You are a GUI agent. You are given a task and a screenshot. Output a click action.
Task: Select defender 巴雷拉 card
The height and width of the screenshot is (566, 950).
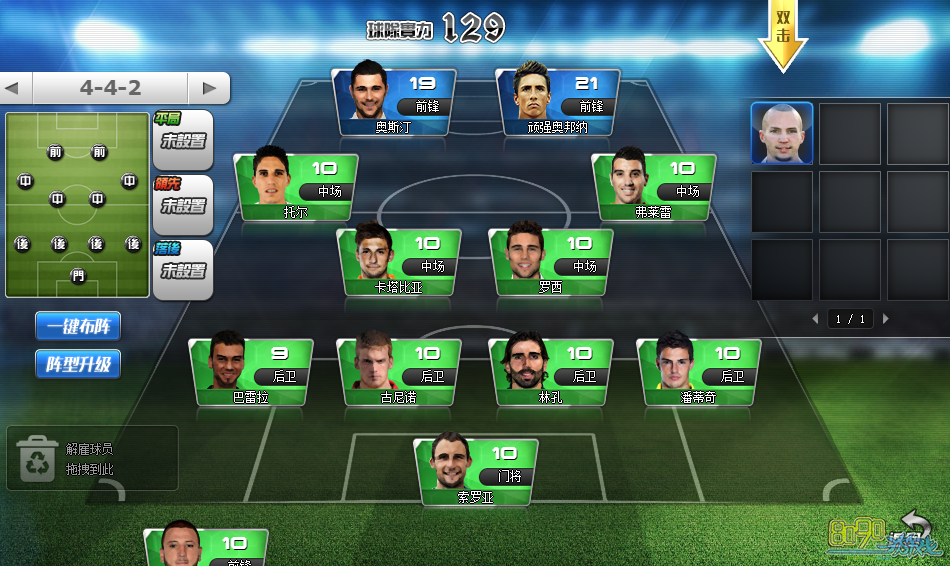pyautogui.click(x=251, y=372)
